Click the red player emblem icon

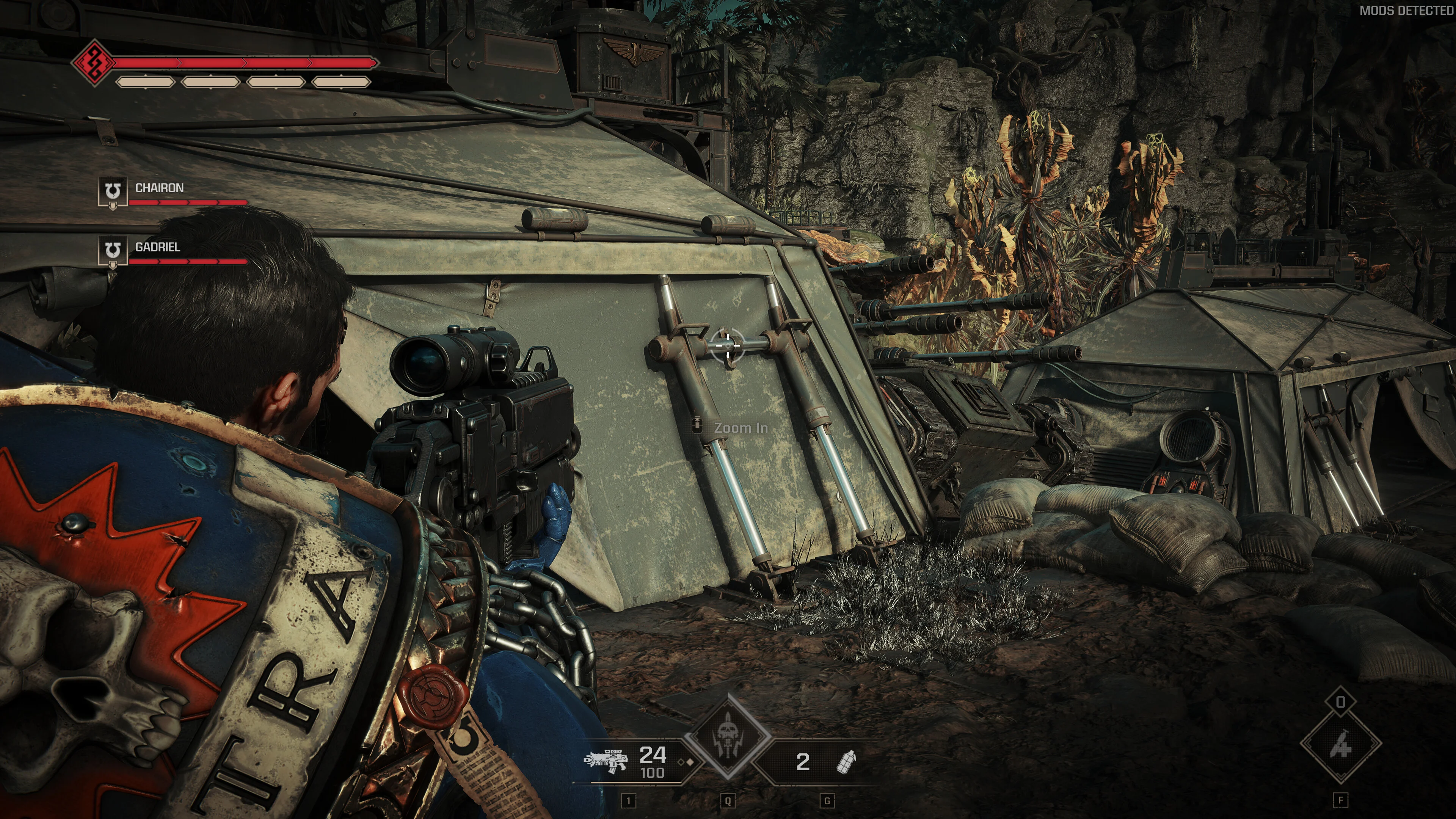tap(92, 62)
